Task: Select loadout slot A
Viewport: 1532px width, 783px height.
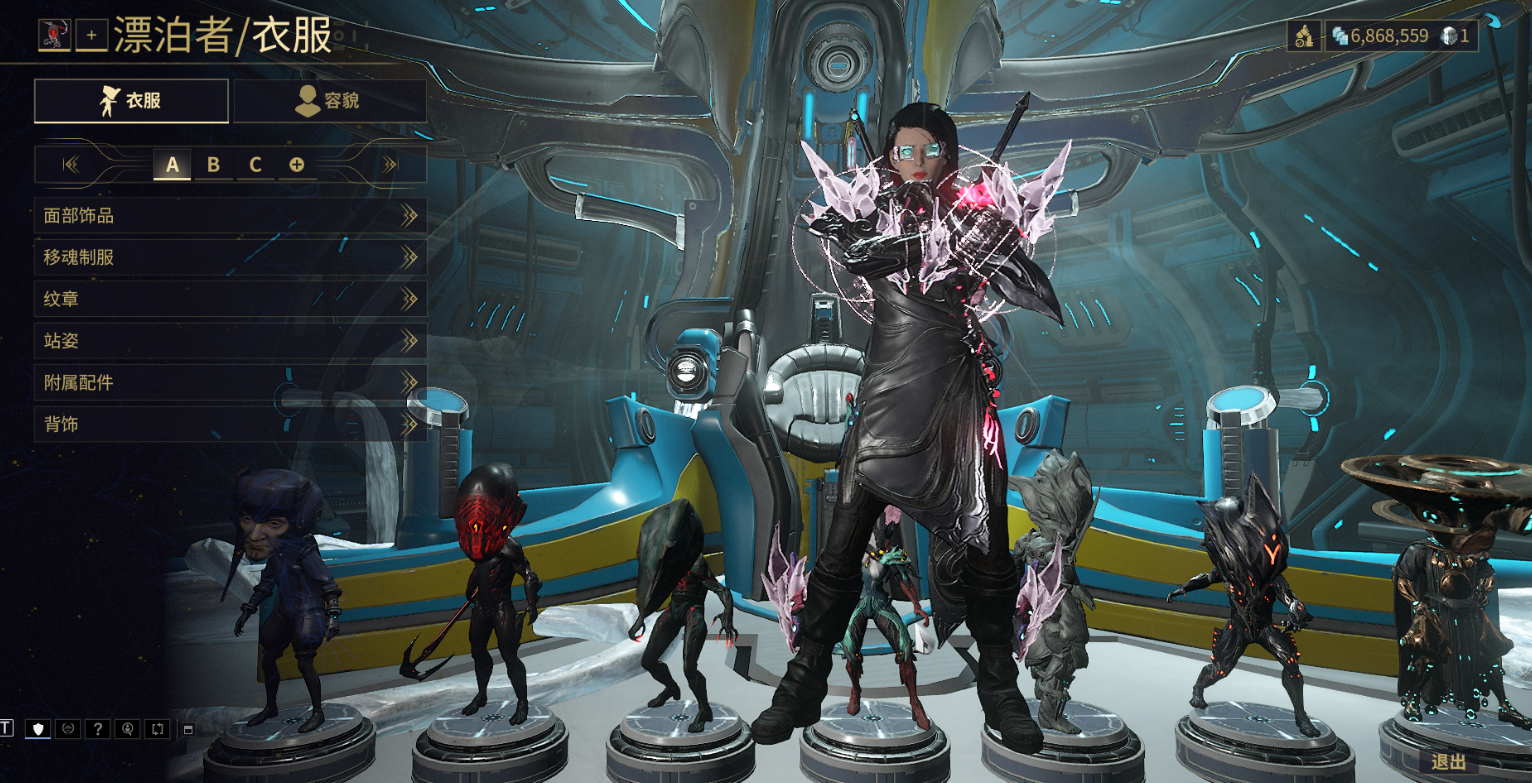Action: 172,165
